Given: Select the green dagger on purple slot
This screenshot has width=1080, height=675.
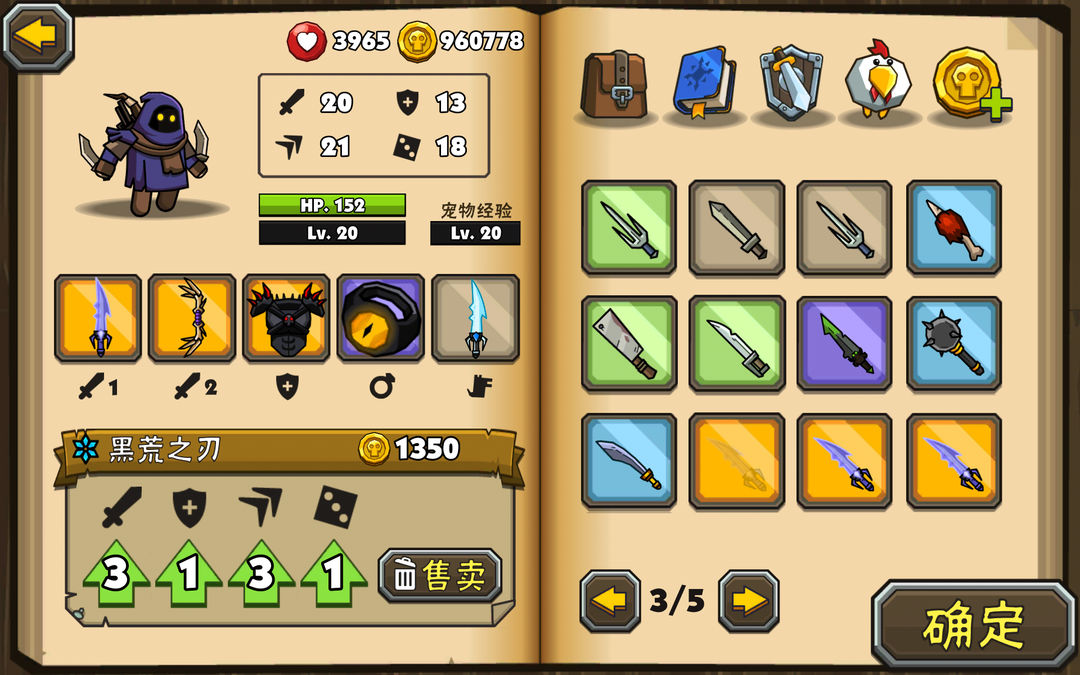Looking at the screenshot, I should pos(844,343).
